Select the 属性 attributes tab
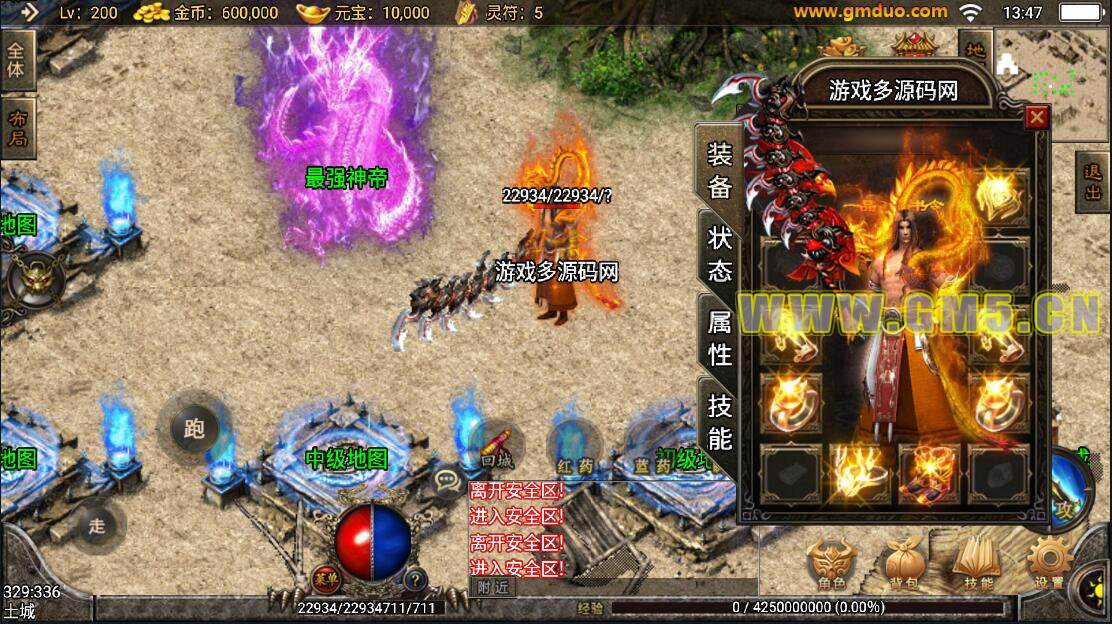The width and height of the screenshot is (1112, 624). (720, 338)
